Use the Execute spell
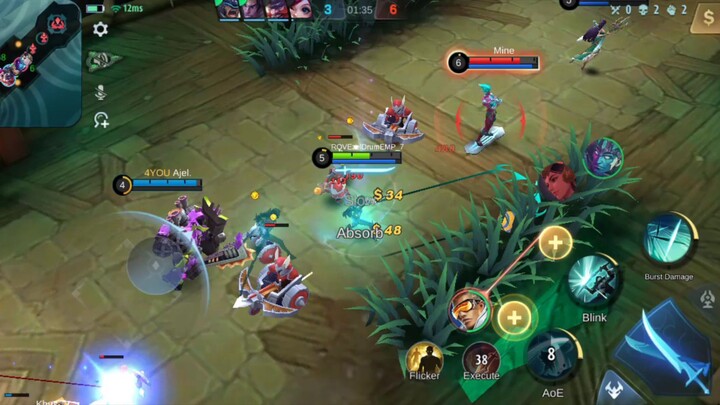Viewport: 720px width, 405px height. point(481,360)
